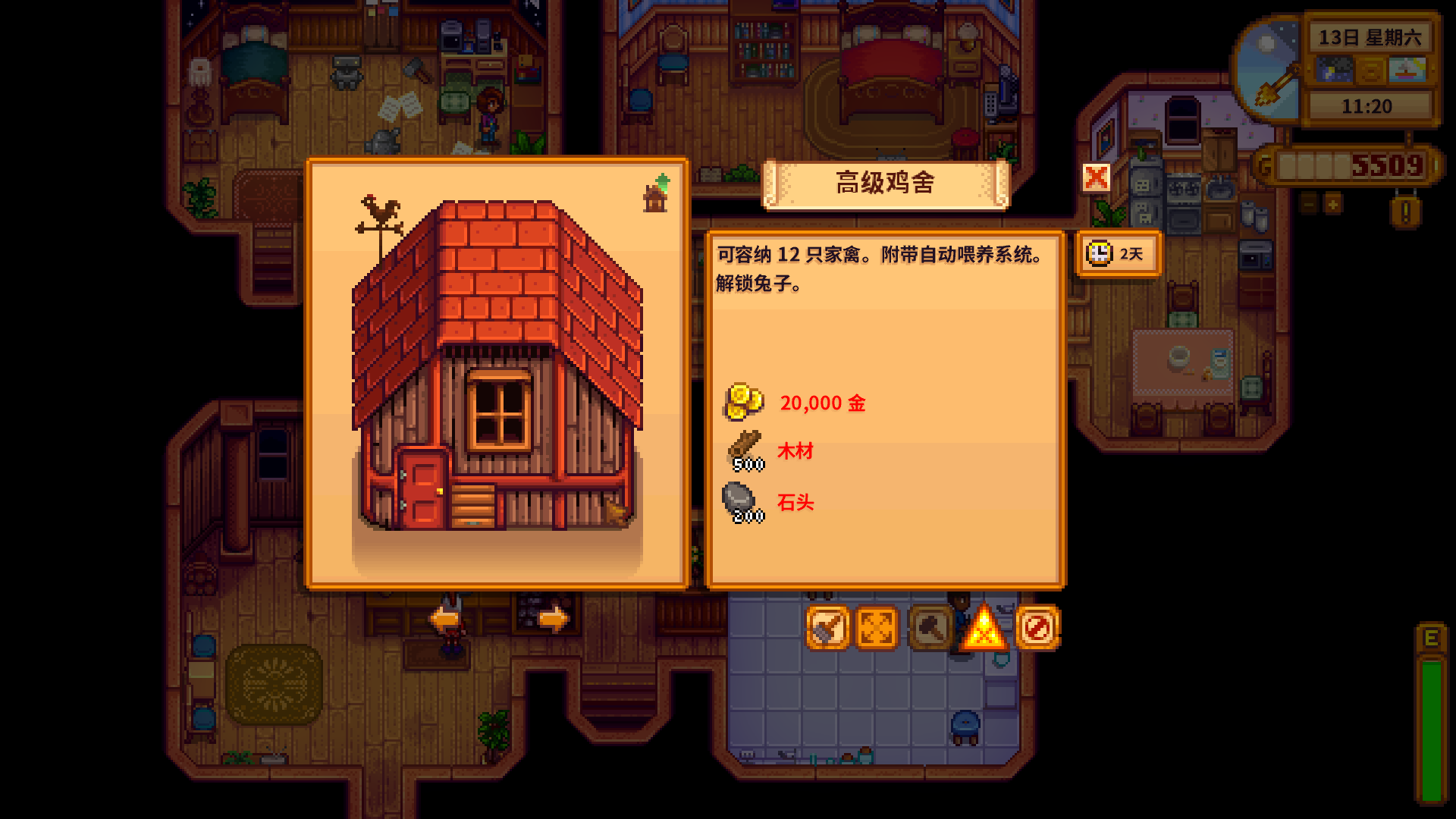Select the hammer demolish tool
The width and height of the screenshot is (1456, 819).
(930, 628)
